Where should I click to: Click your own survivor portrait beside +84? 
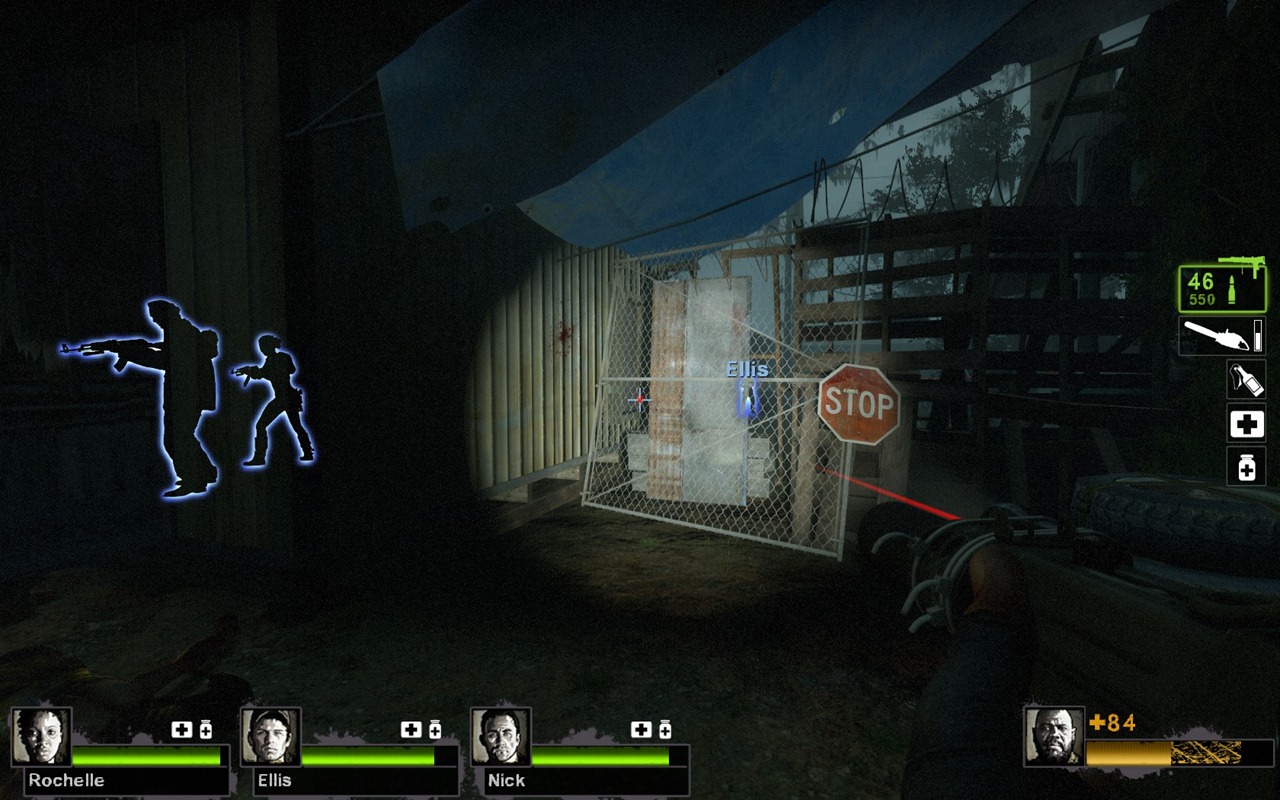(x=1054, y=737)
